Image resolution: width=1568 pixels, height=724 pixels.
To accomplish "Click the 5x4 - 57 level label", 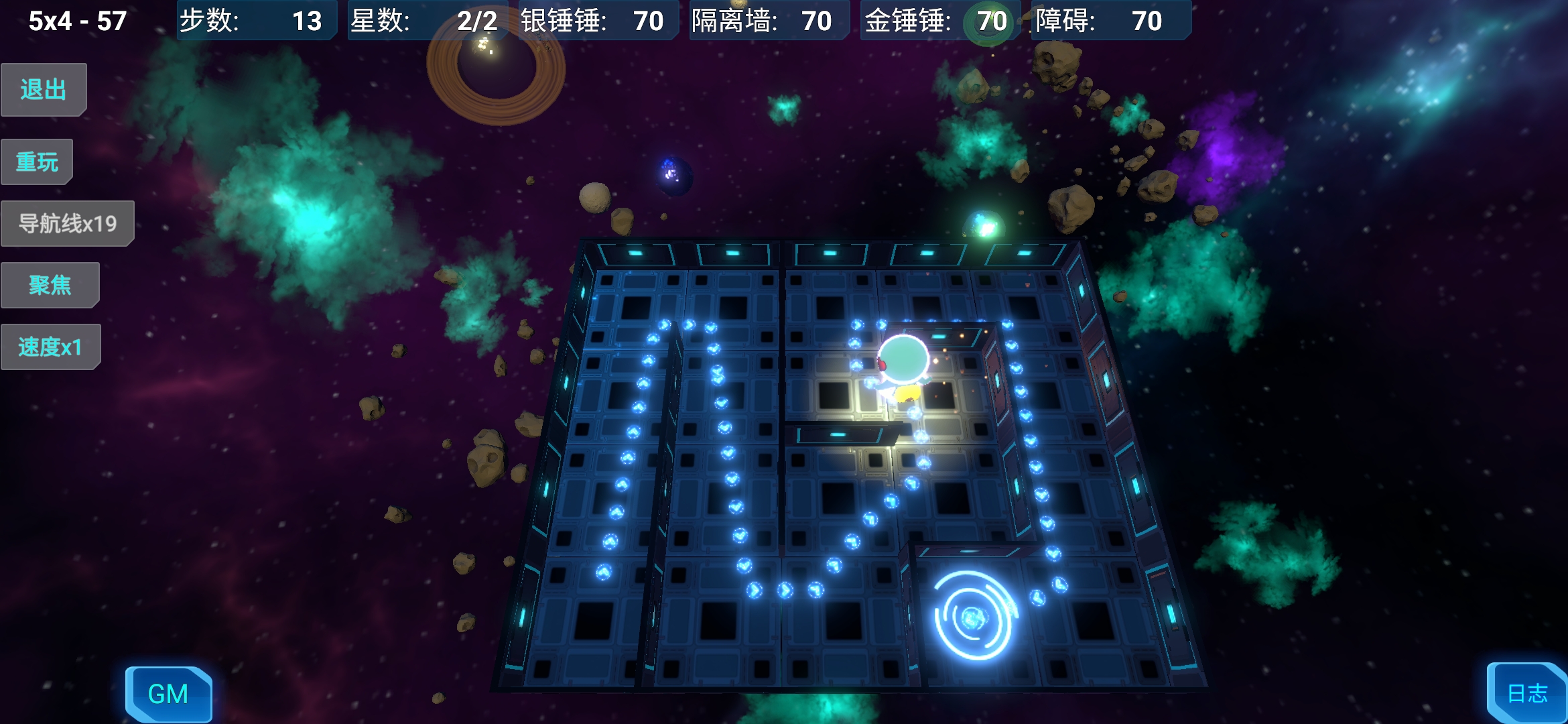I will 76,20.
